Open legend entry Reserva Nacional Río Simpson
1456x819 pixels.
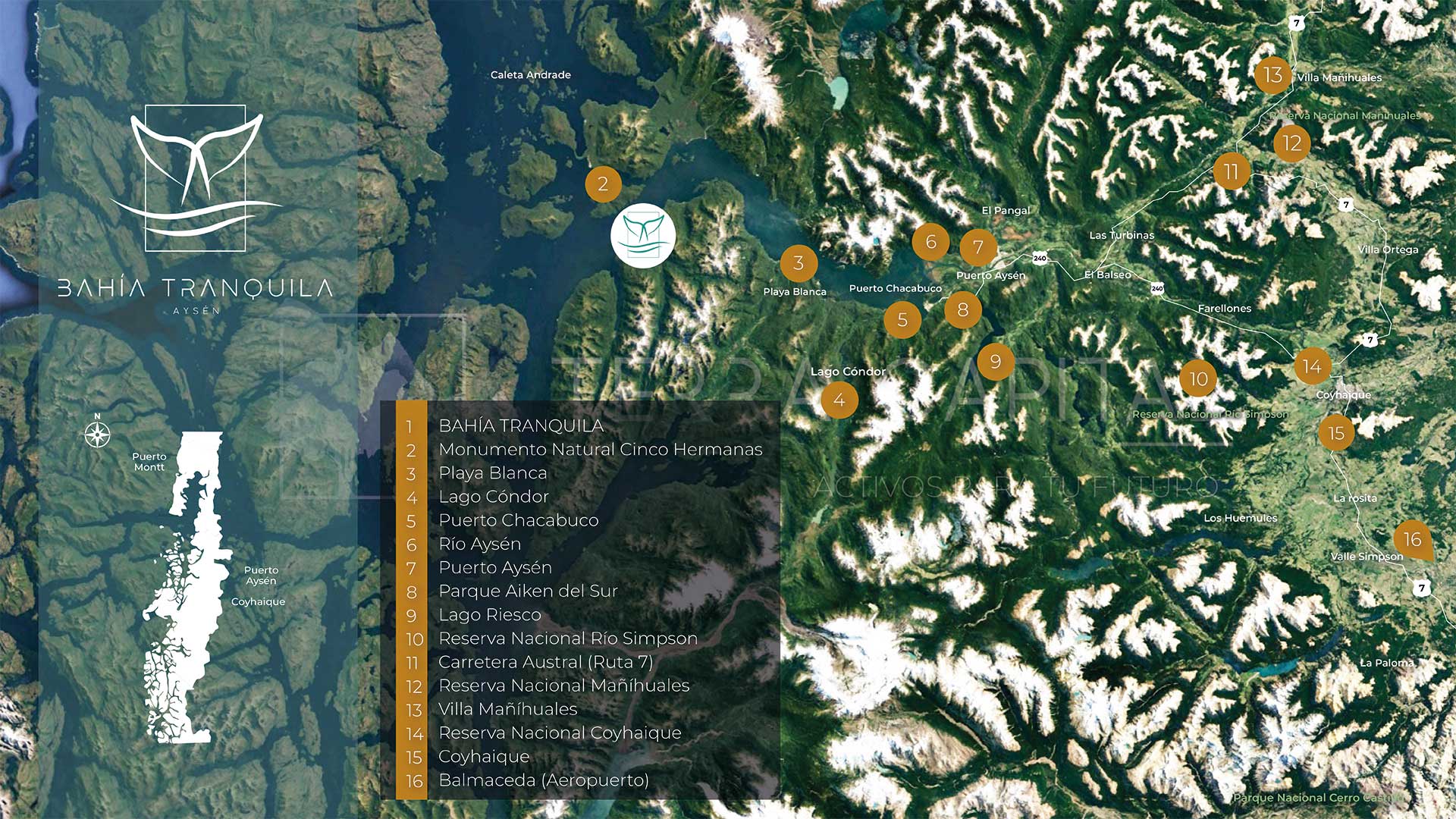(x=567, y=639)
